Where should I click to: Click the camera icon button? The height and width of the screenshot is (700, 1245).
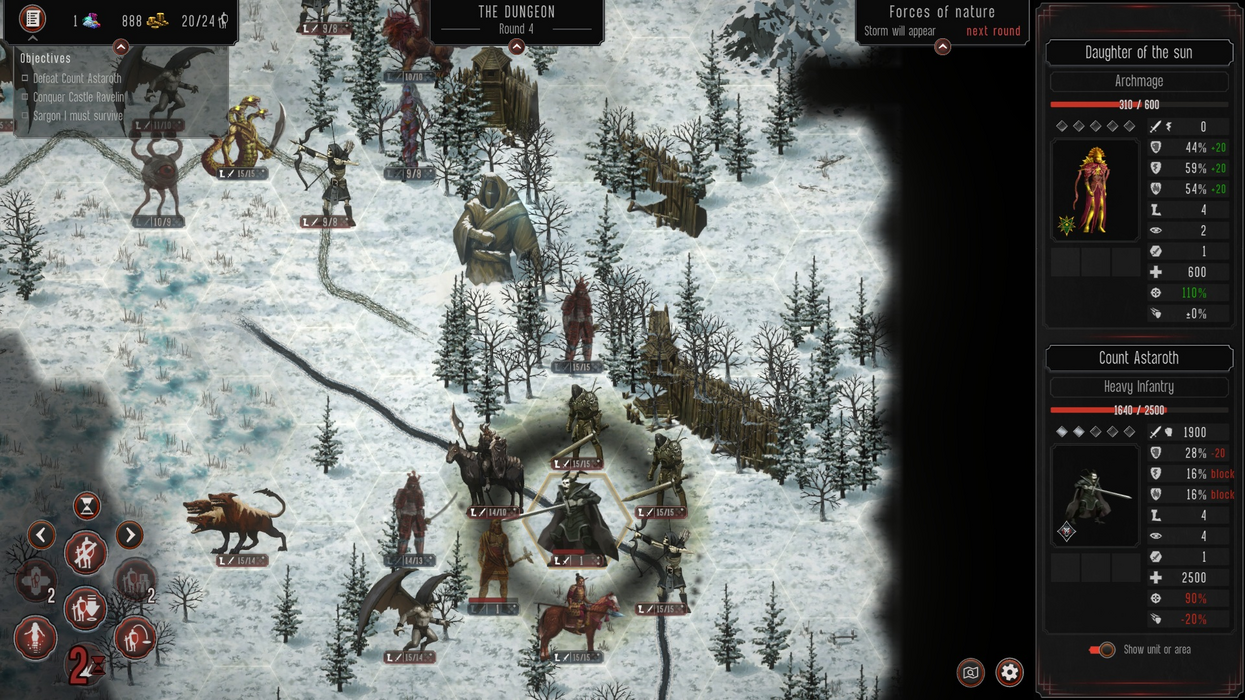point(970,672)
